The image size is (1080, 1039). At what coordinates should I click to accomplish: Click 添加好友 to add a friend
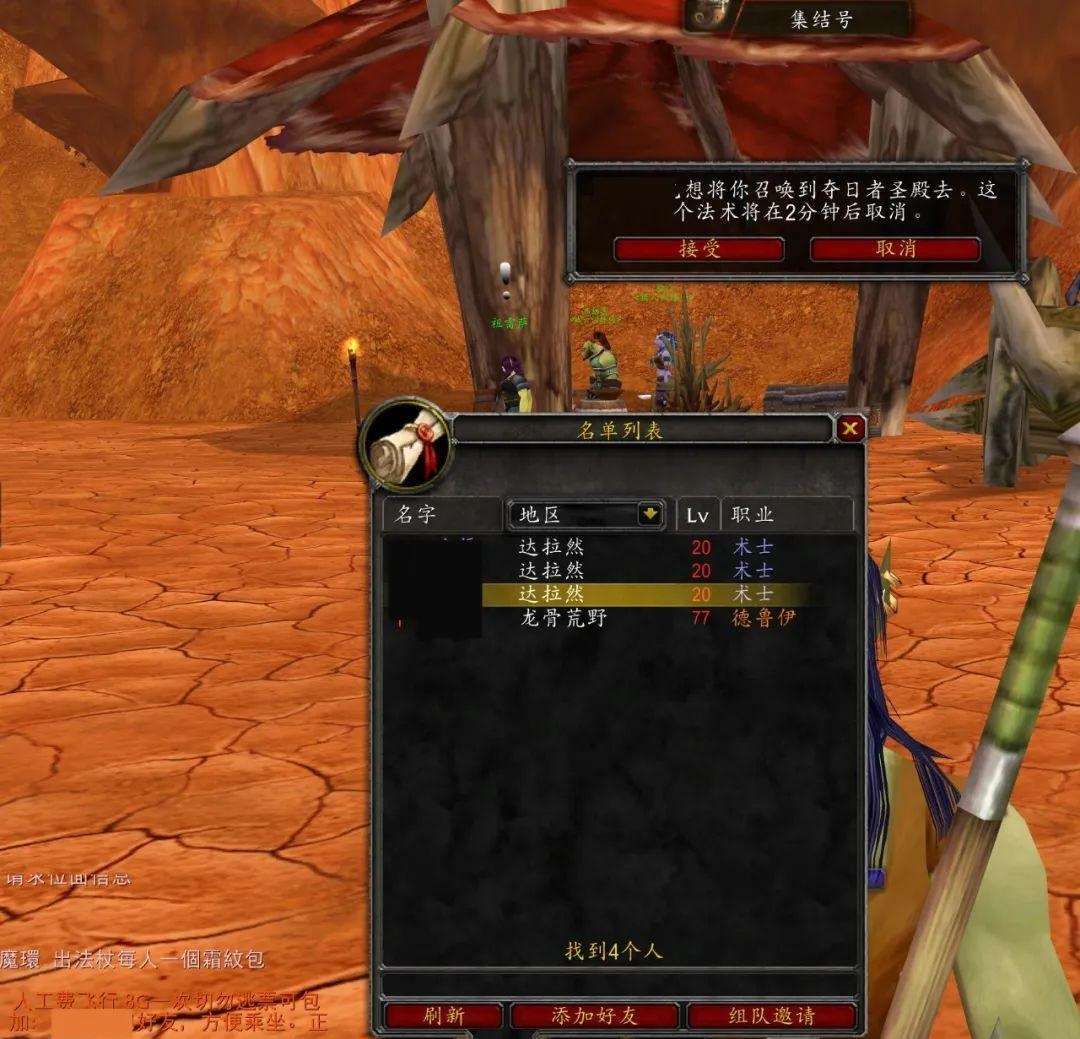pyautogui.click(x=594, y=1016)
